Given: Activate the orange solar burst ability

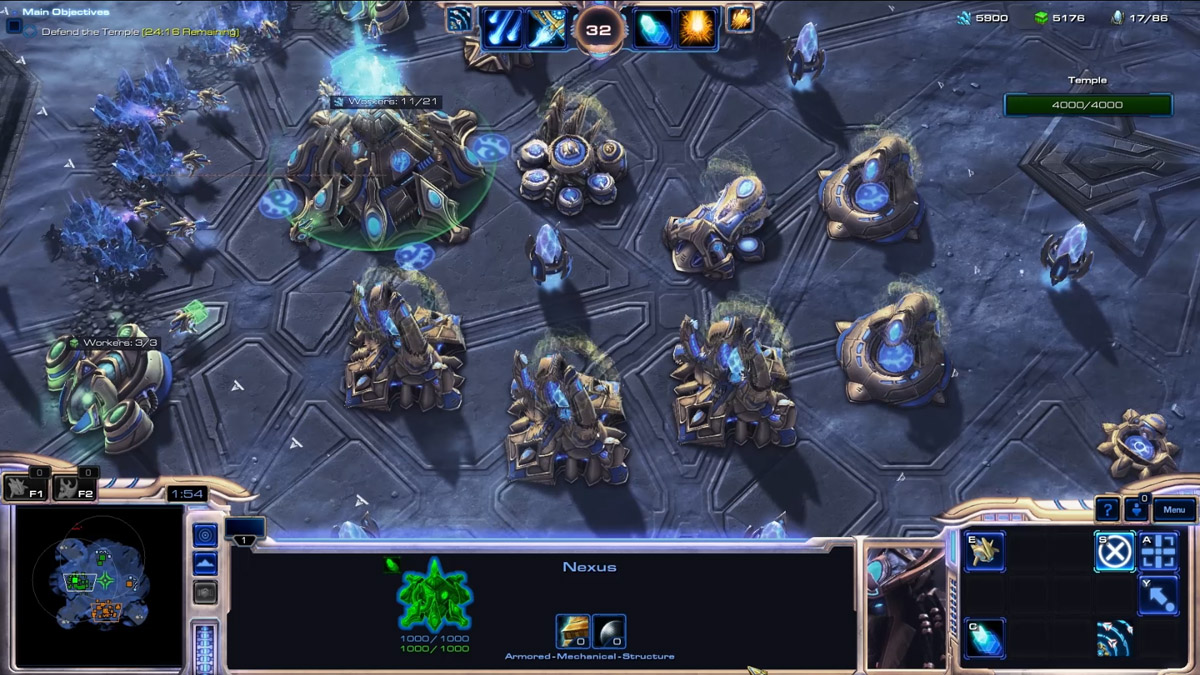Looking at the screenshot, I should click(x=697, y=28).
